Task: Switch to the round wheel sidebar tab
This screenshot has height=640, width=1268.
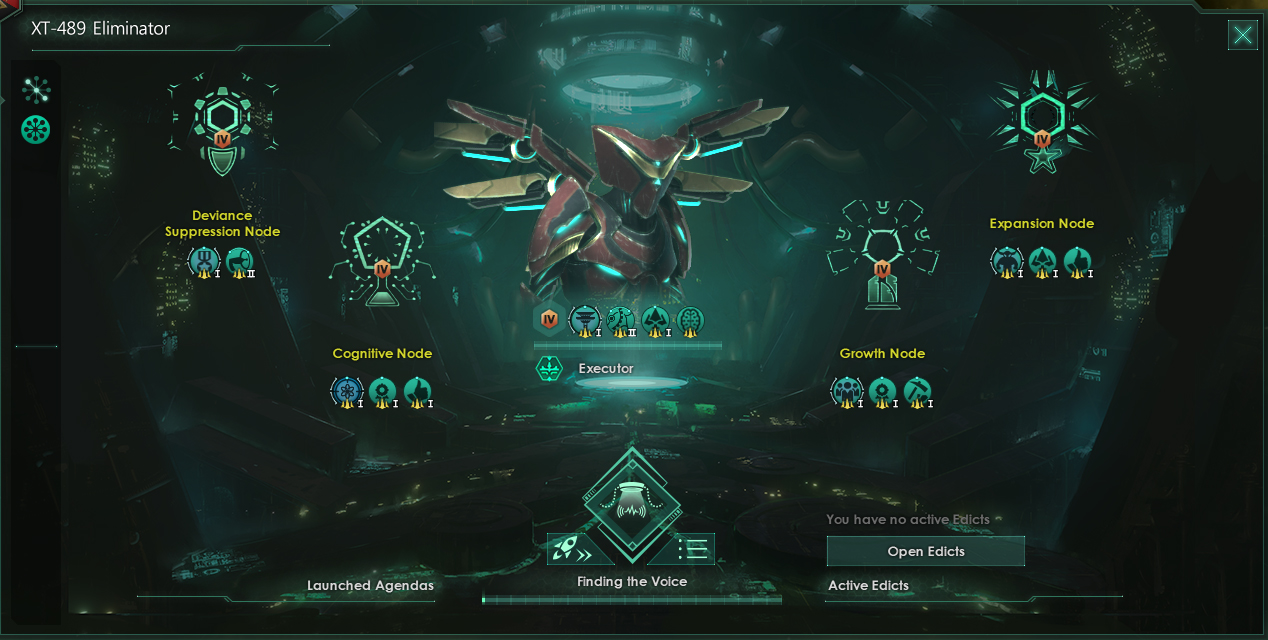Action: point(36,129)
